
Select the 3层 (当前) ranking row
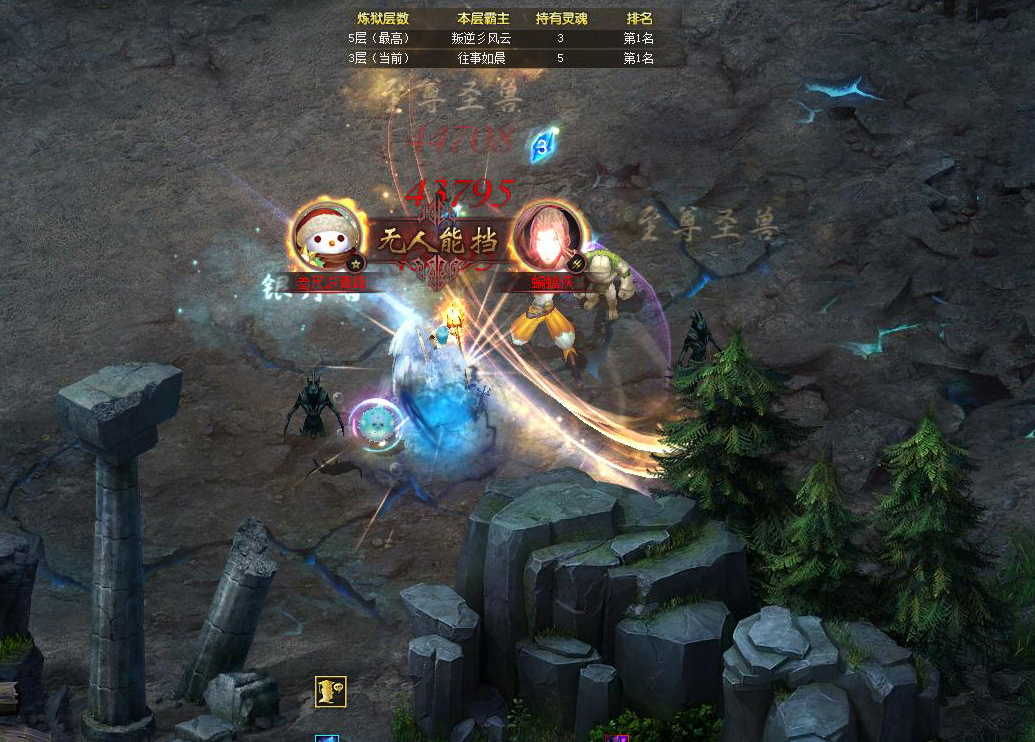click(501, 58)
